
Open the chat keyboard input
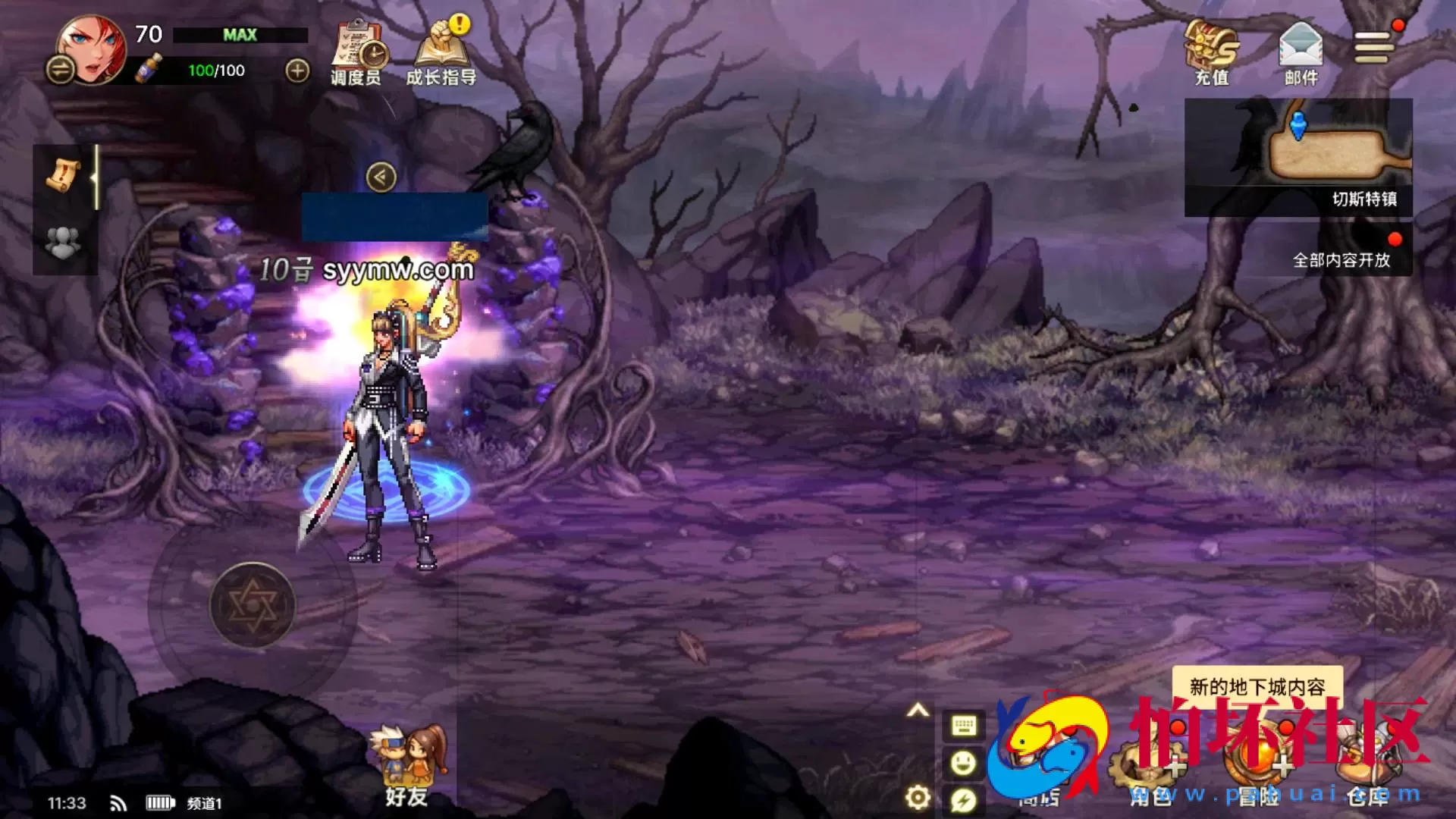click(964, 726)
